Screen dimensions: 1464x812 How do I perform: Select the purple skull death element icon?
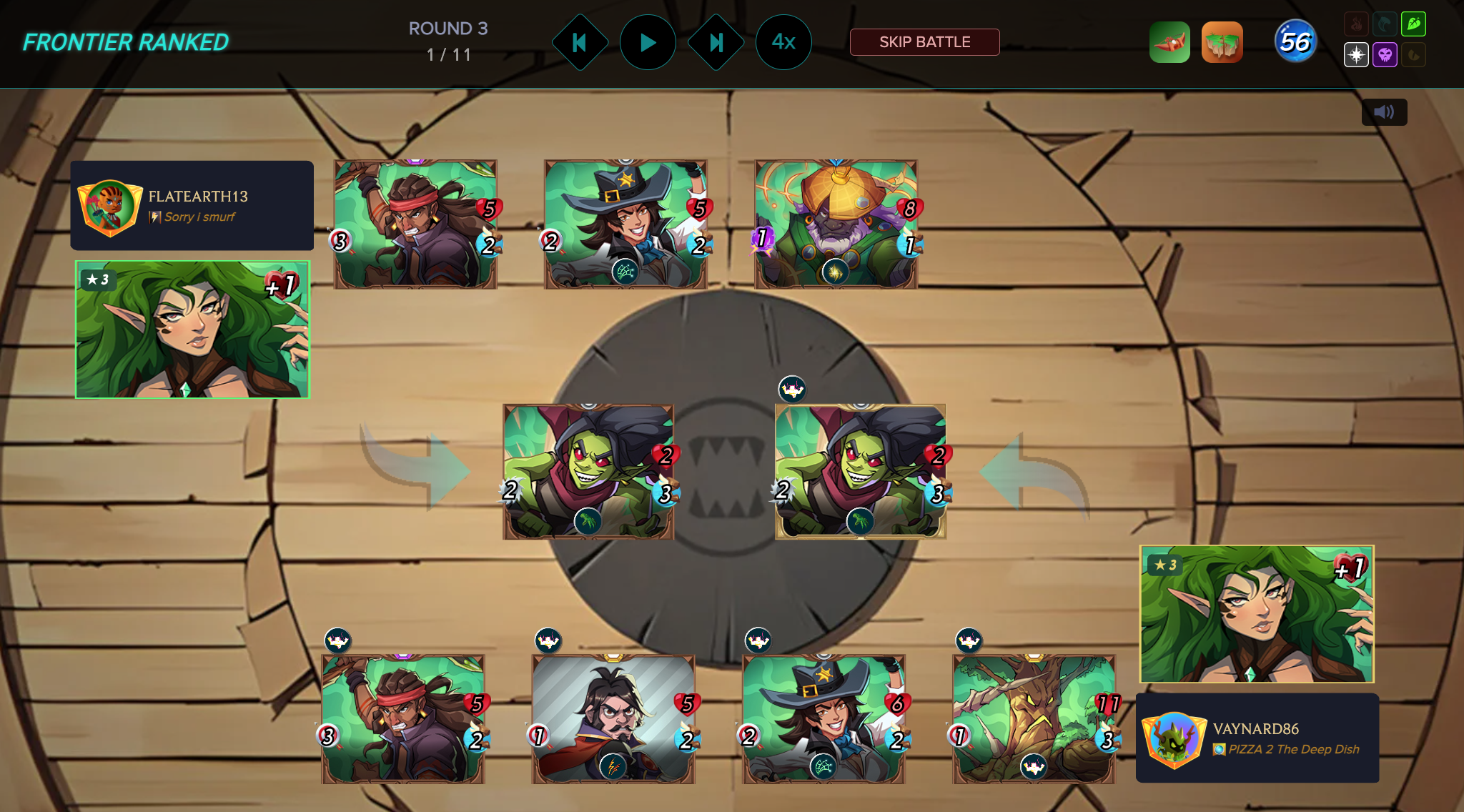[x=1385, y=55]
